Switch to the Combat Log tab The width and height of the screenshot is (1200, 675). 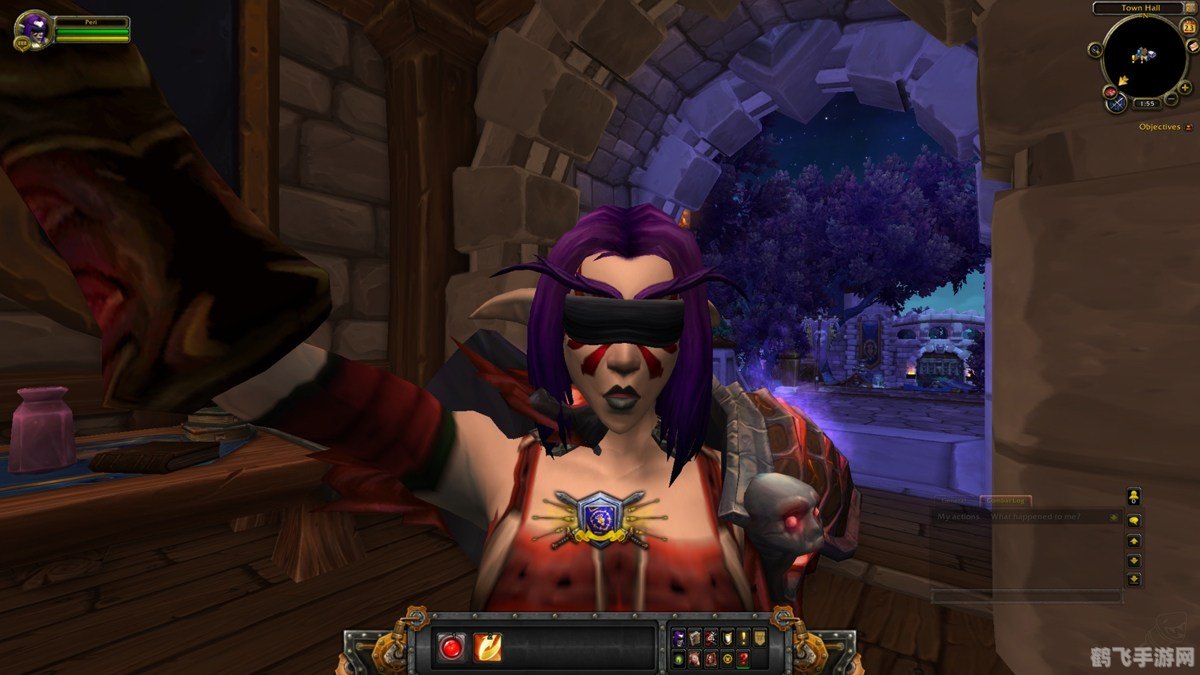coord(1008,499)
